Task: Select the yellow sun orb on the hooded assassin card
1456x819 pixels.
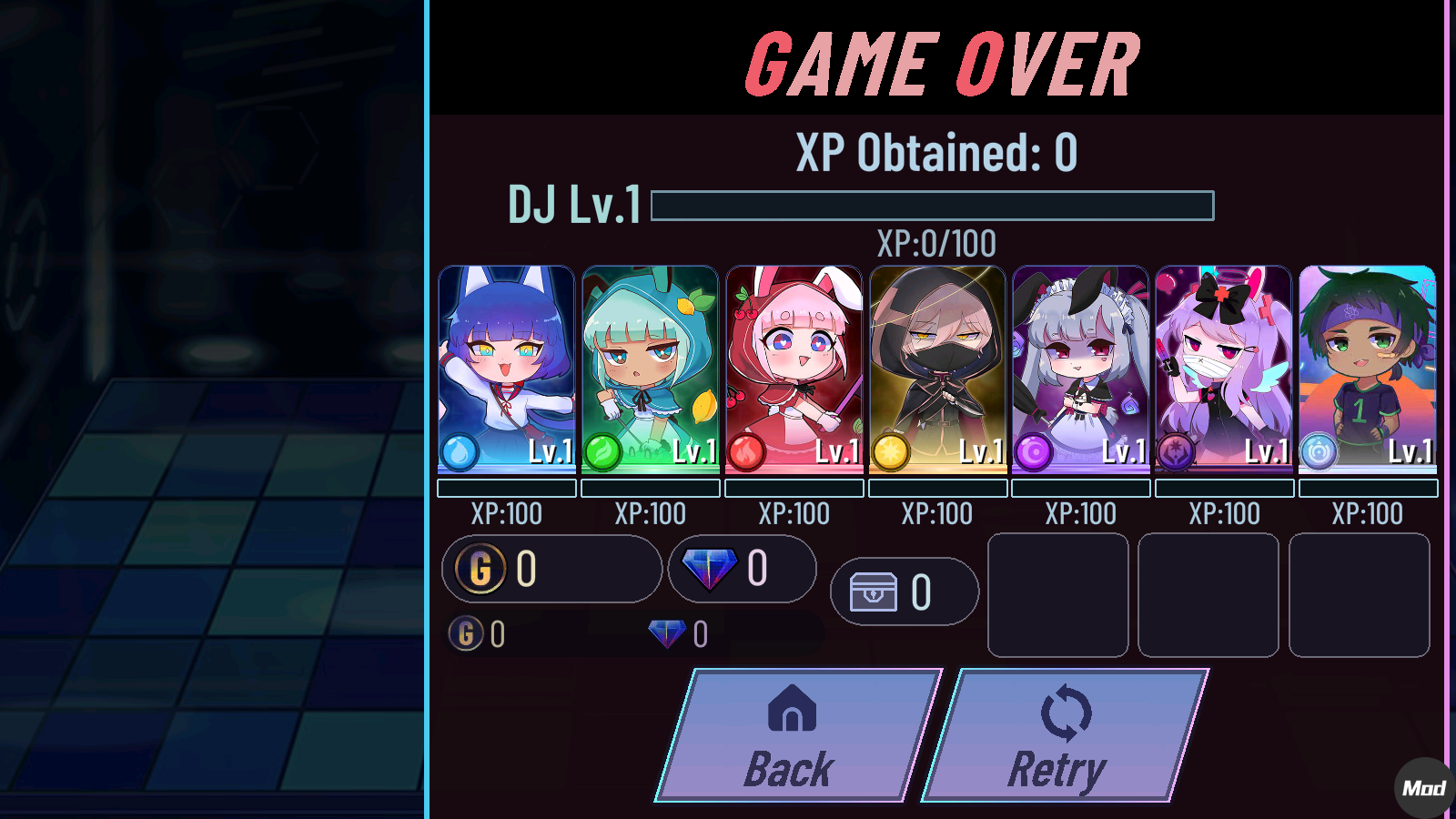Action: (889, 450)
